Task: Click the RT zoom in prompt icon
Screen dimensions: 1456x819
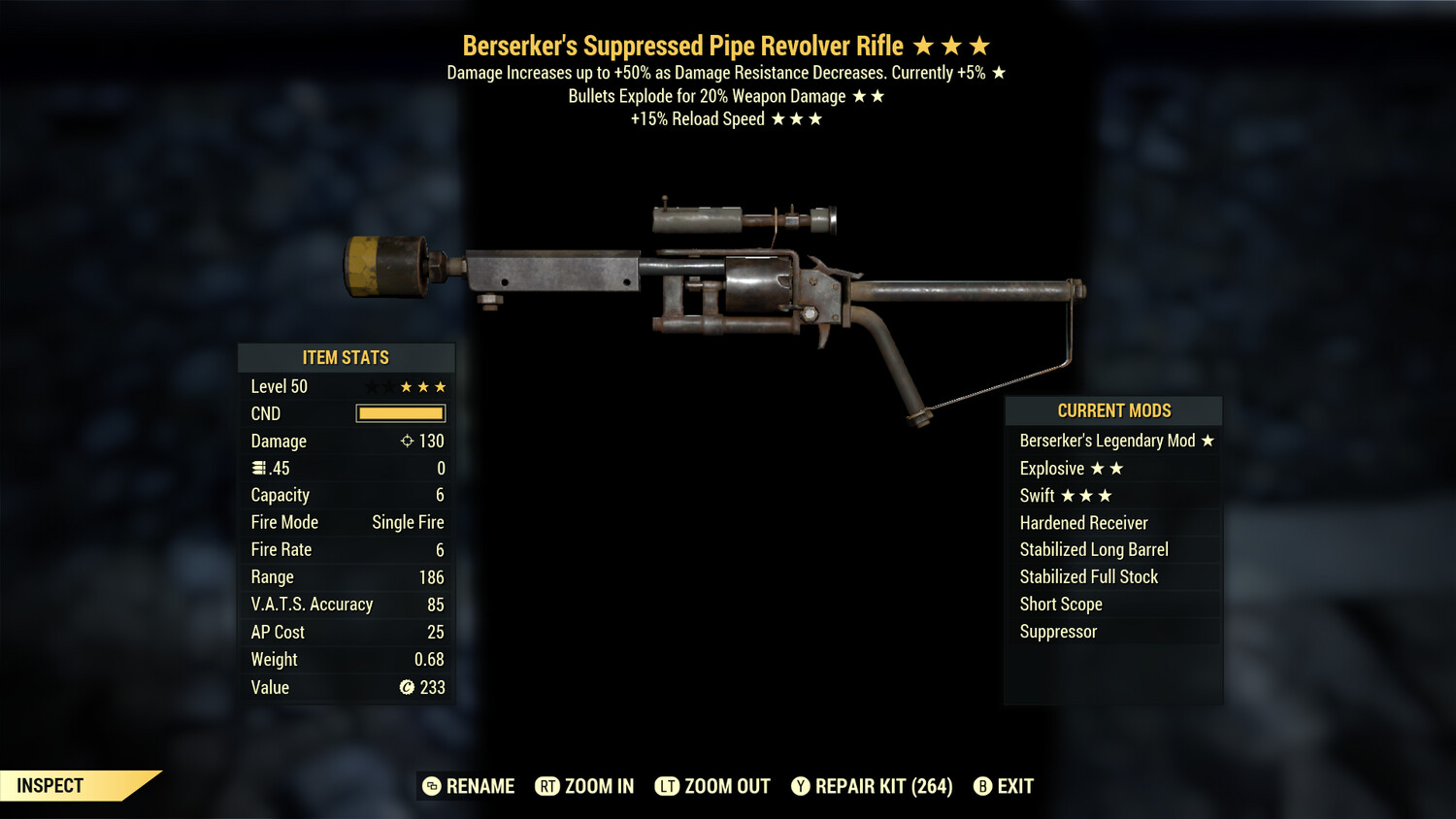Action: coord(548,787)
